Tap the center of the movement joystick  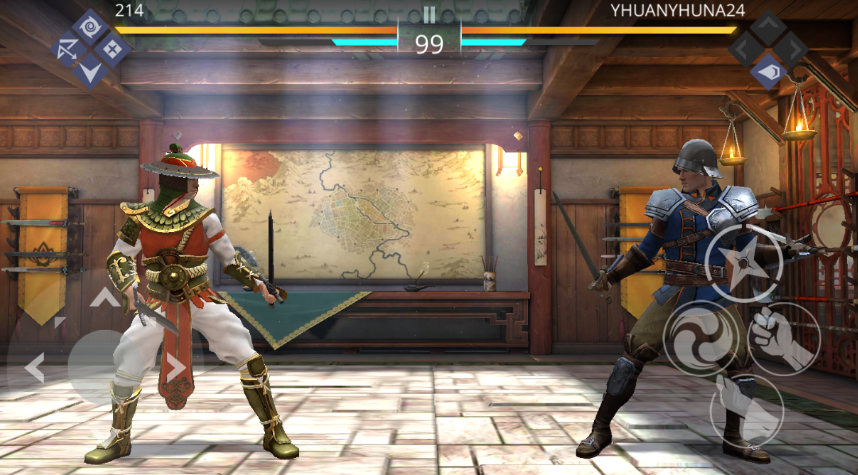pyautogui.click(x=104, y=367)
